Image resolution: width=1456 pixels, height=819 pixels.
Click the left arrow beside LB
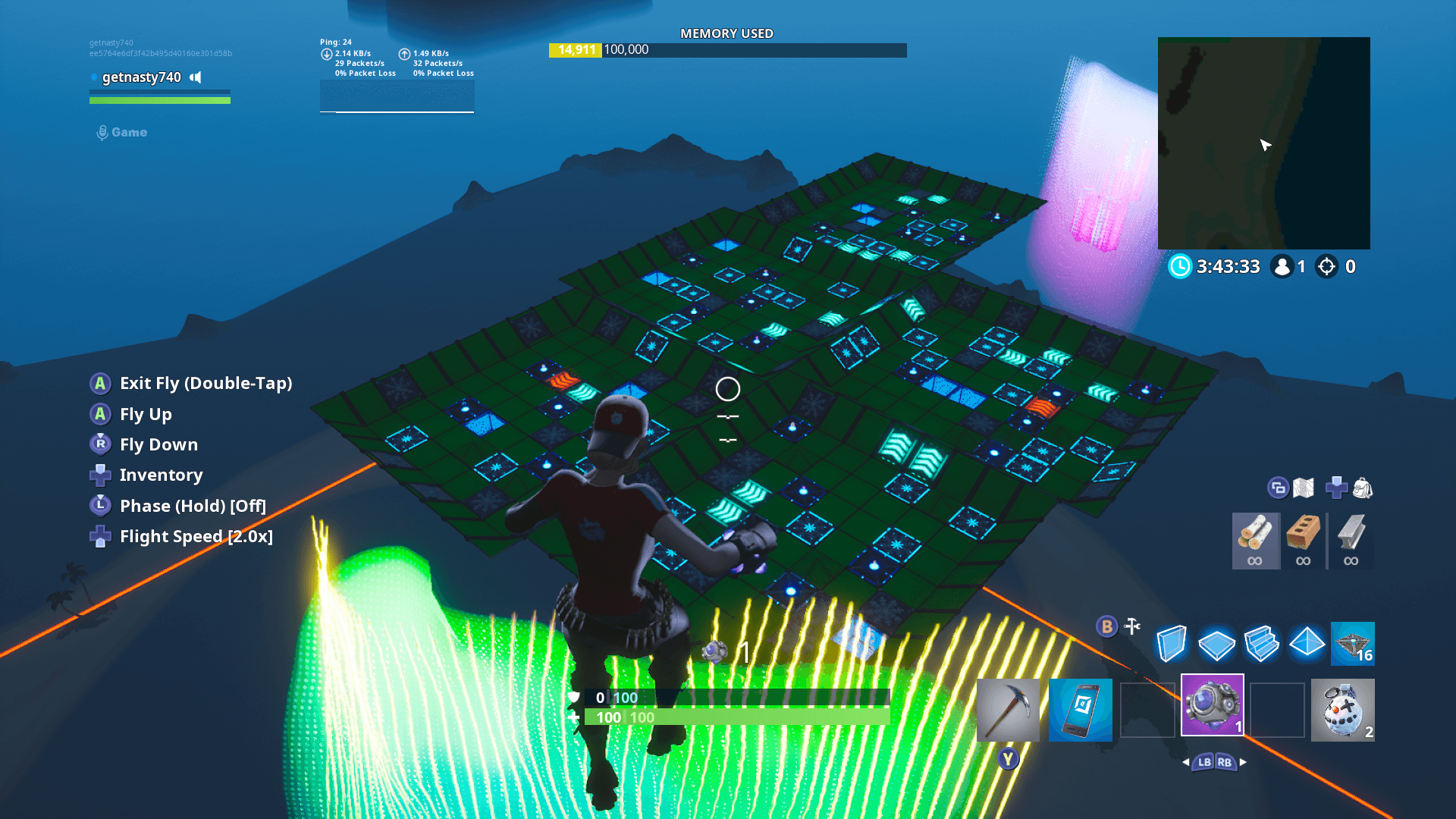point(1185,762)
